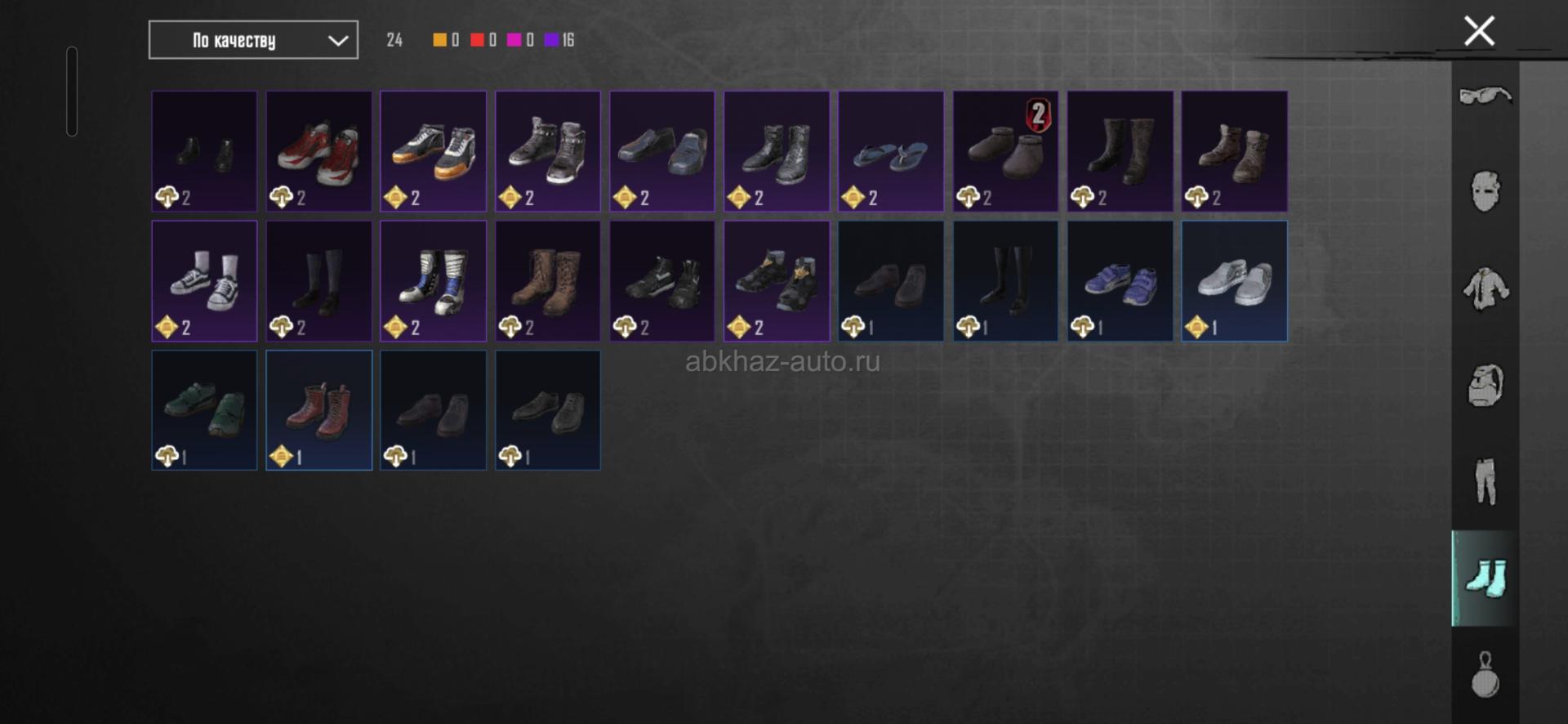Select the red and white sneakers
This screenshot has width=1568, height=724.
coord(319,151)
